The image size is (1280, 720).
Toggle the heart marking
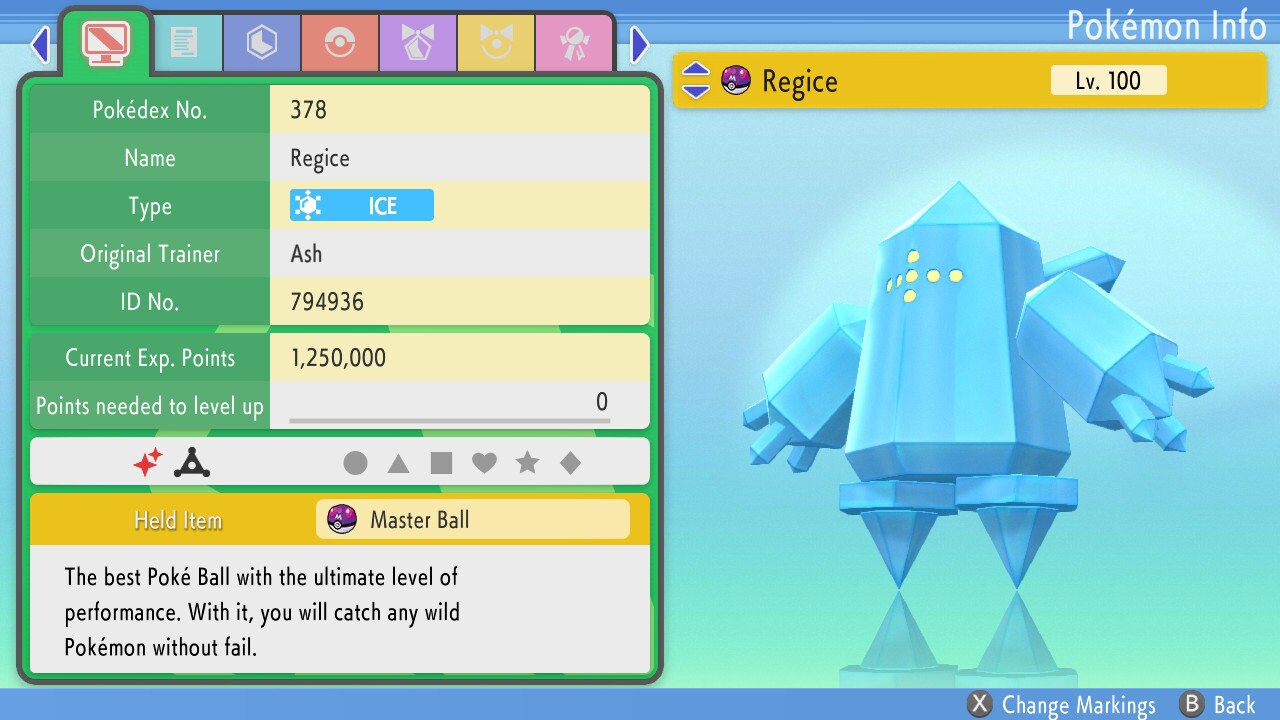click(x=484, y=463)
